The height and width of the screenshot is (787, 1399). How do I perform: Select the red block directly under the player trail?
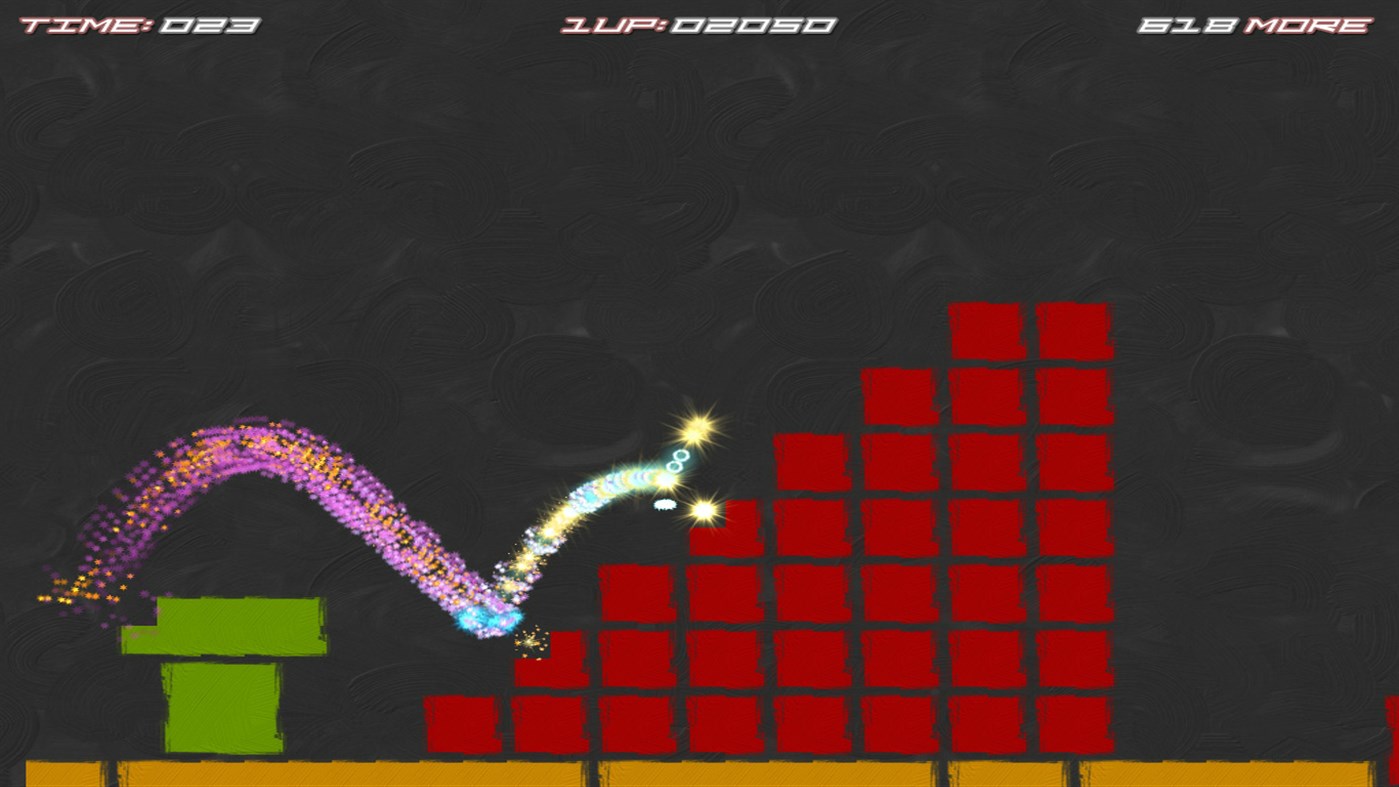(x=550, y=660)
